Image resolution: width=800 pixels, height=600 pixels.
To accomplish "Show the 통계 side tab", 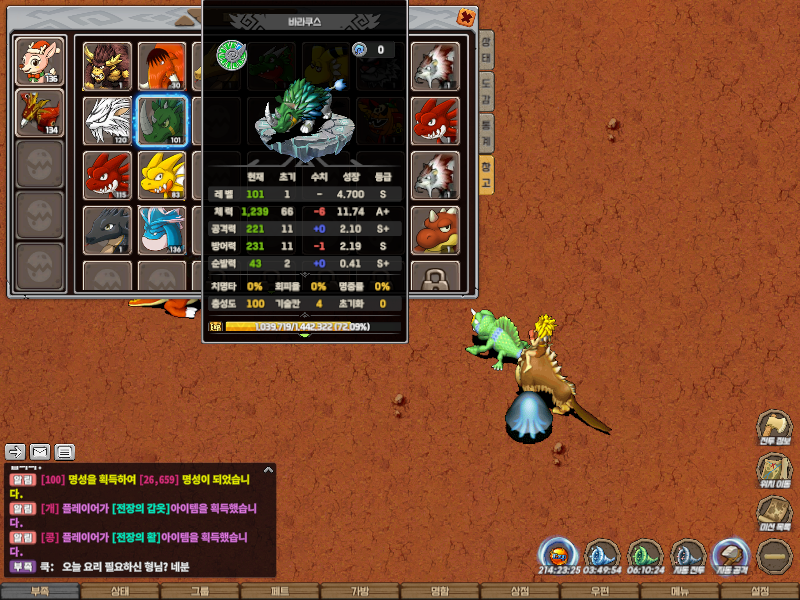I will [486, 127].
